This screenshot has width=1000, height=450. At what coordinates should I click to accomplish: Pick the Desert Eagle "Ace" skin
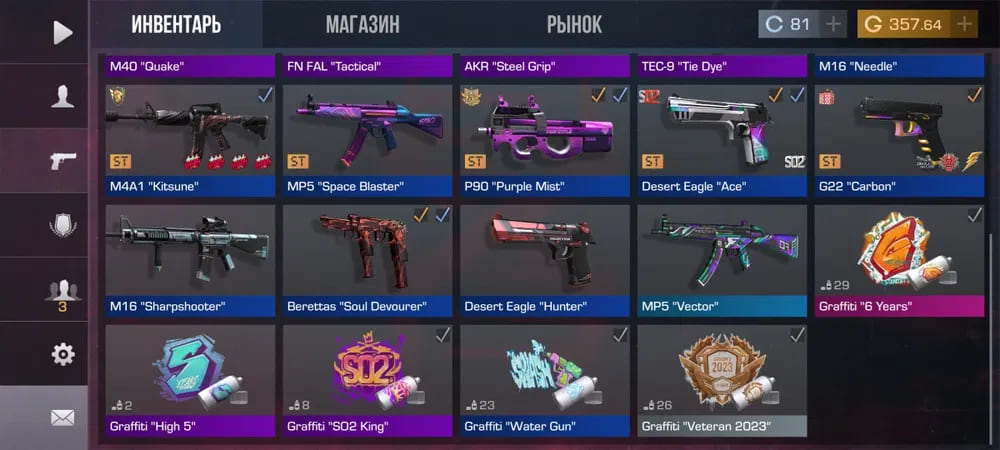tap(722, 139)
